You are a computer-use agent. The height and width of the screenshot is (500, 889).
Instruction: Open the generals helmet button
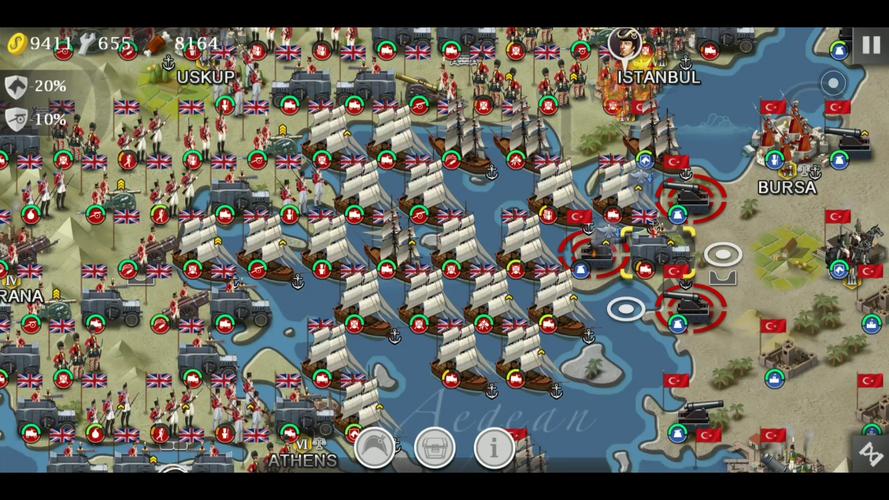pyautogui.click(x=376, y=449)
